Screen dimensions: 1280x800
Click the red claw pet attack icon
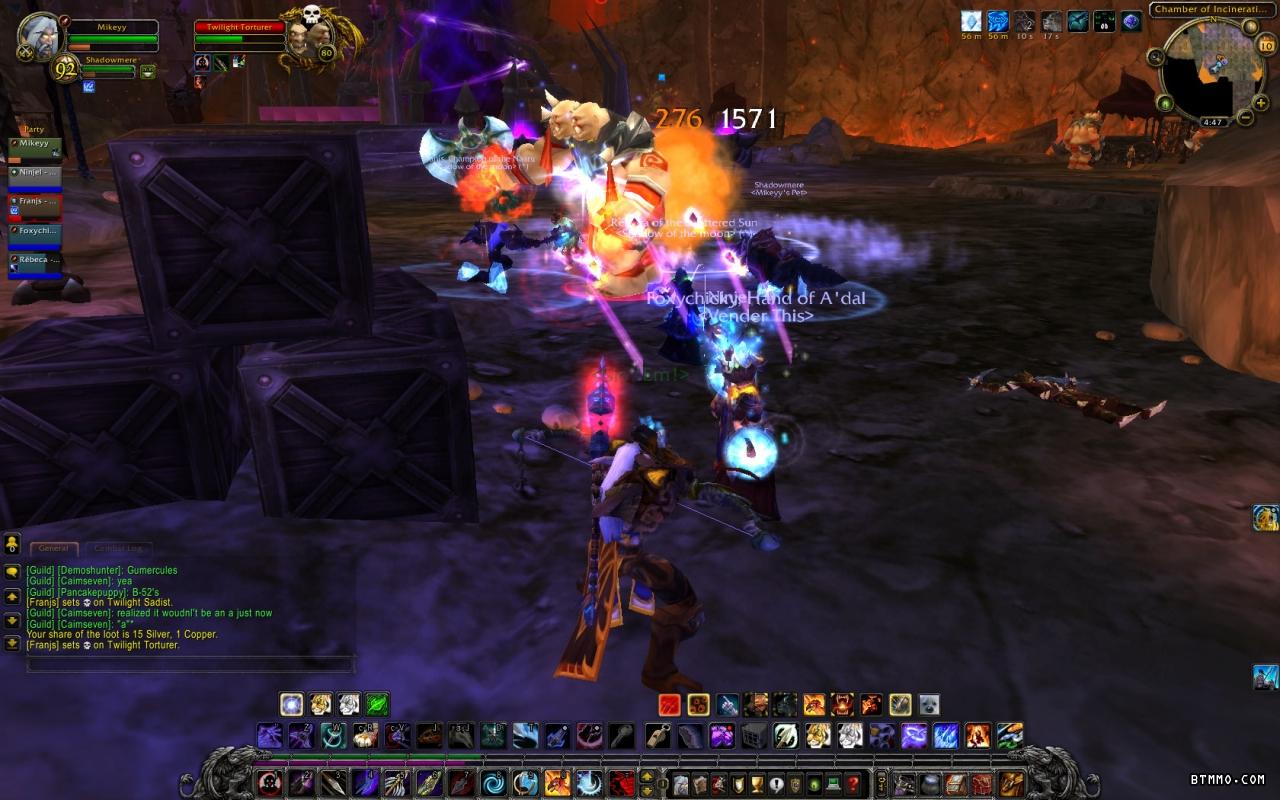pos(669,704)
